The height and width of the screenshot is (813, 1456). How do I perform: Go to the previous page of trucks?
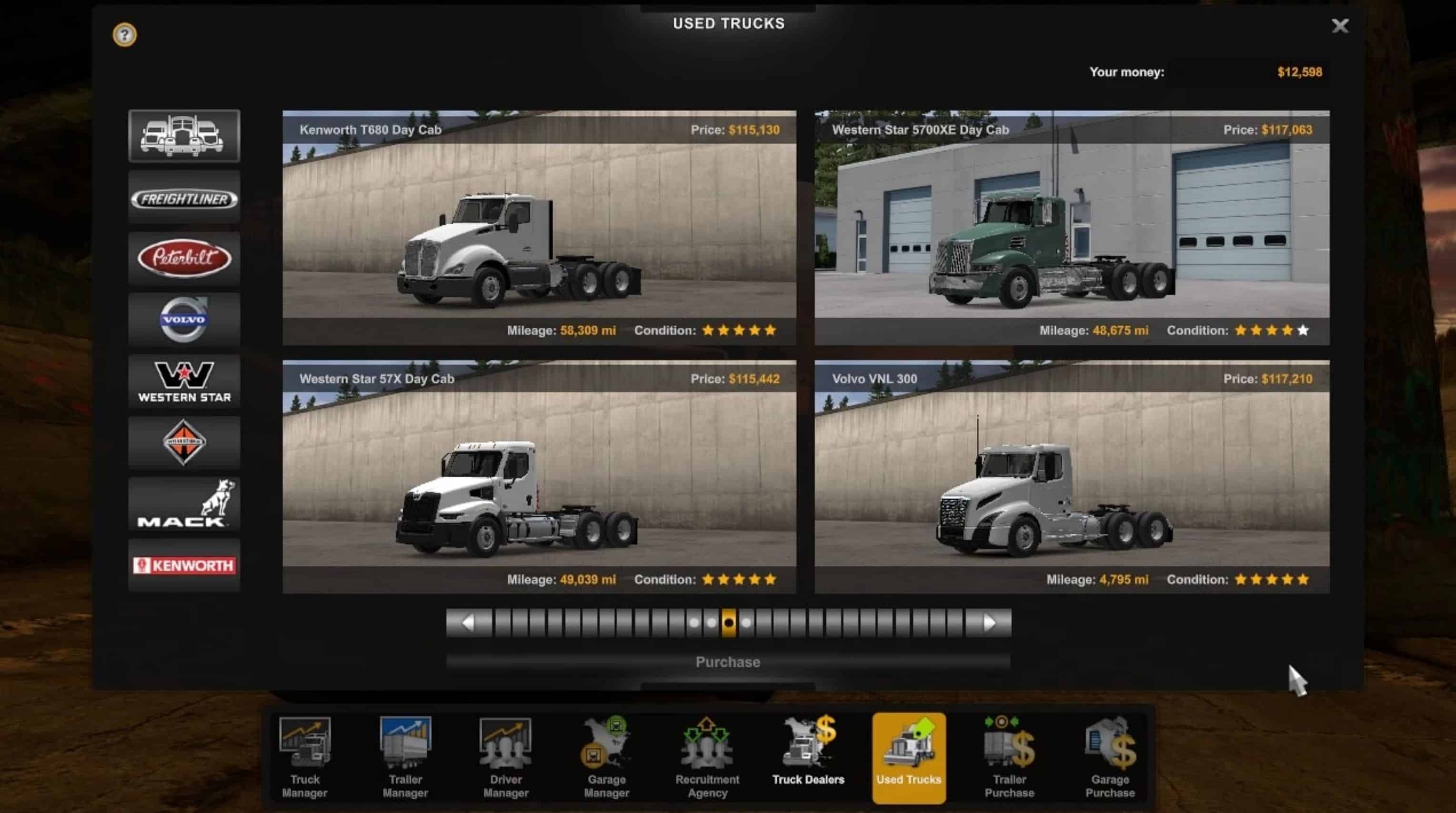(468, 623)
